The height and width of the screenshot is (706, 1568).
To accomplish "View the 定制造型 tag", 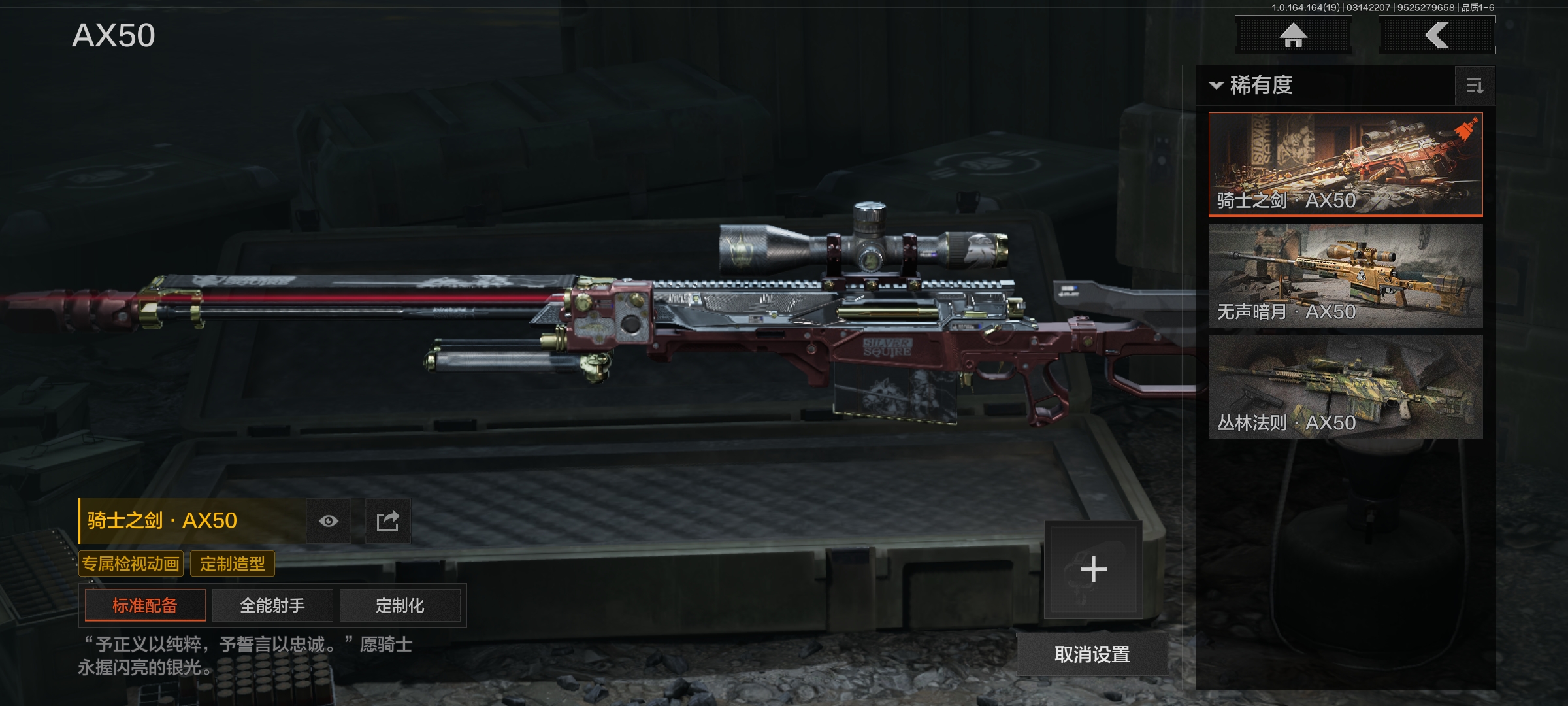I will pos(233,563).
